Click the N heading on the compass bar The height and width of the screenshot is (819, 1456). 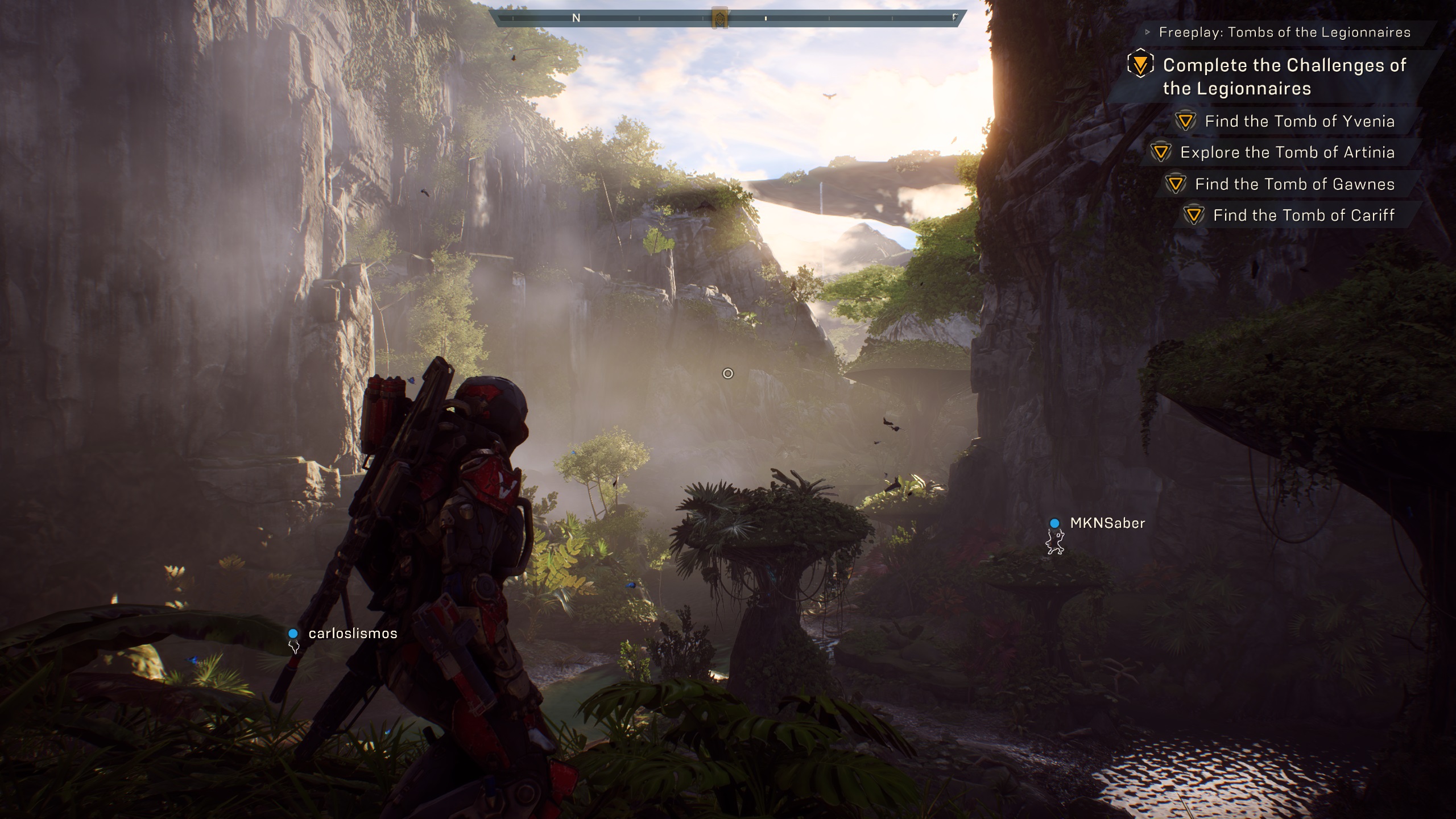(x=576, y=18)
